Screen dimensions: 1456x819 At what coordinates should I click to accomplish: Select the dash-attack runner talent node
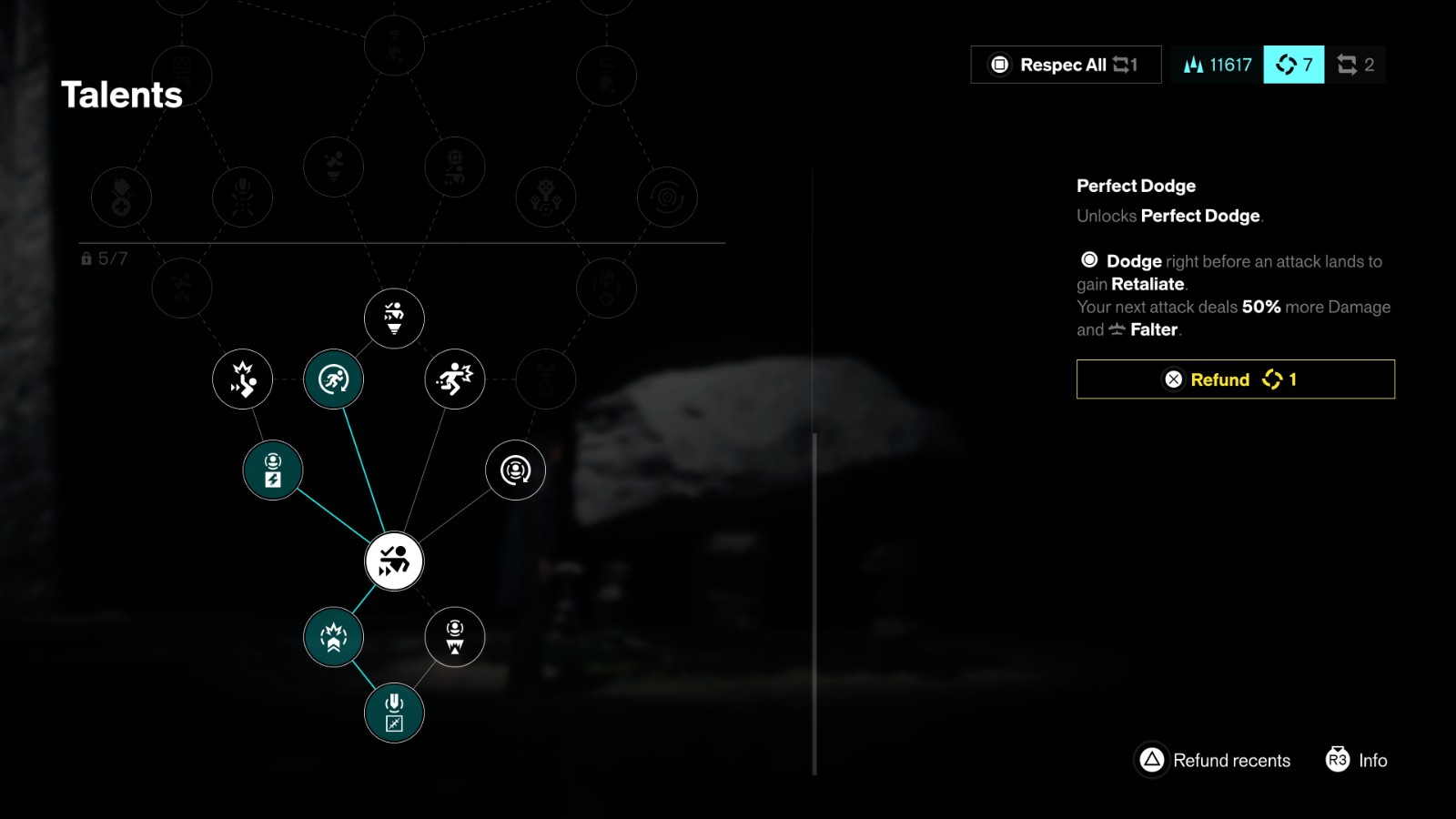(x=454, y=380)
